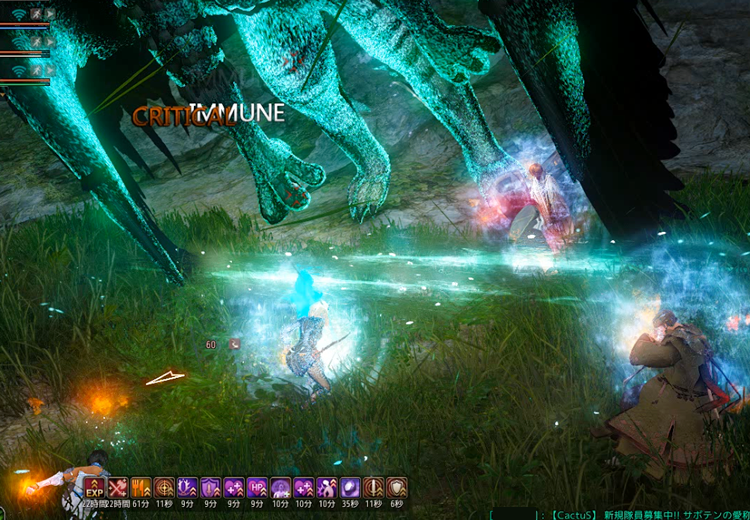Select the EXP boost buff icon
This screenshot has height=520, width=750.
coord(95,488)
